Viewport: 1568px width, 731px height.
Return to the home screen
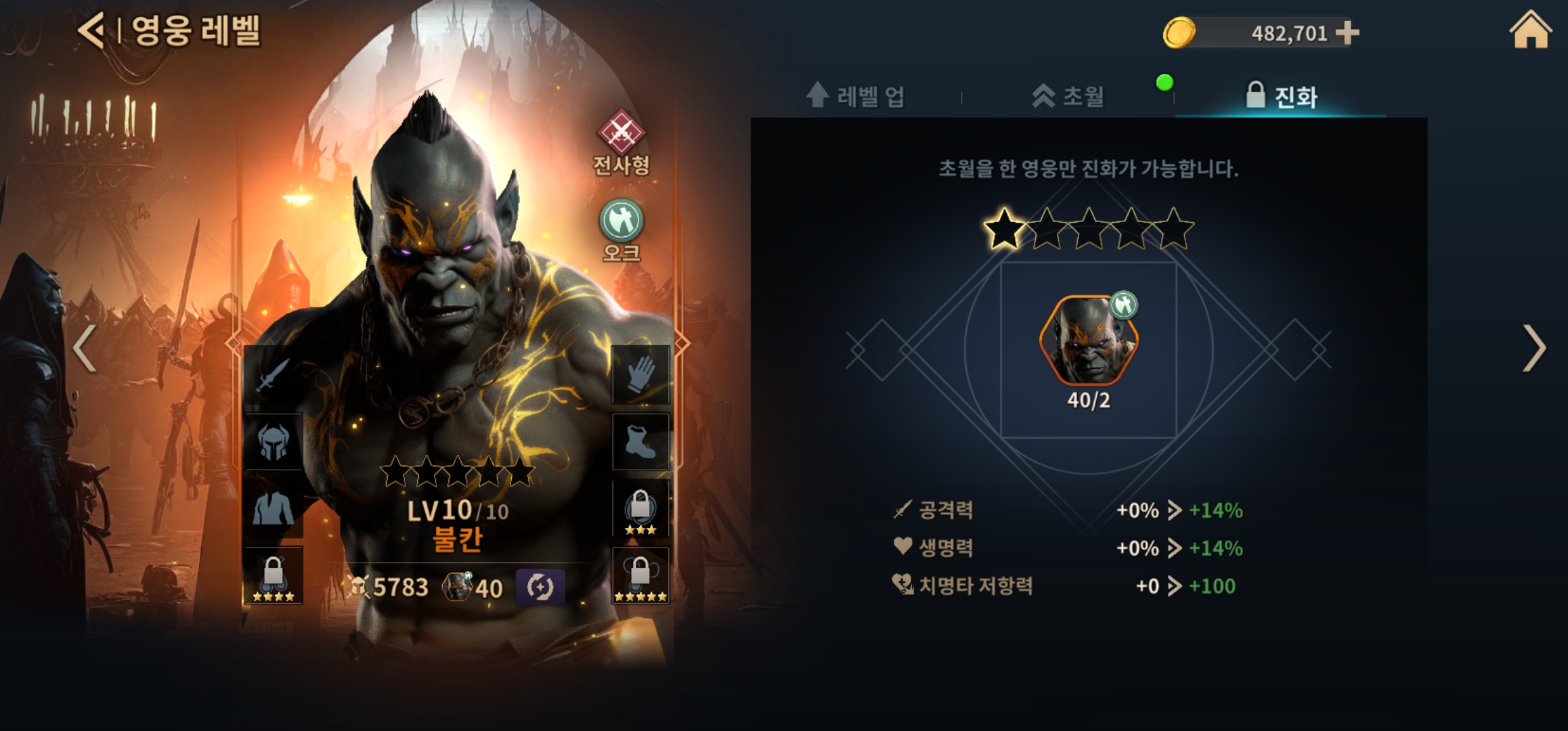(x=1530, y=30)
